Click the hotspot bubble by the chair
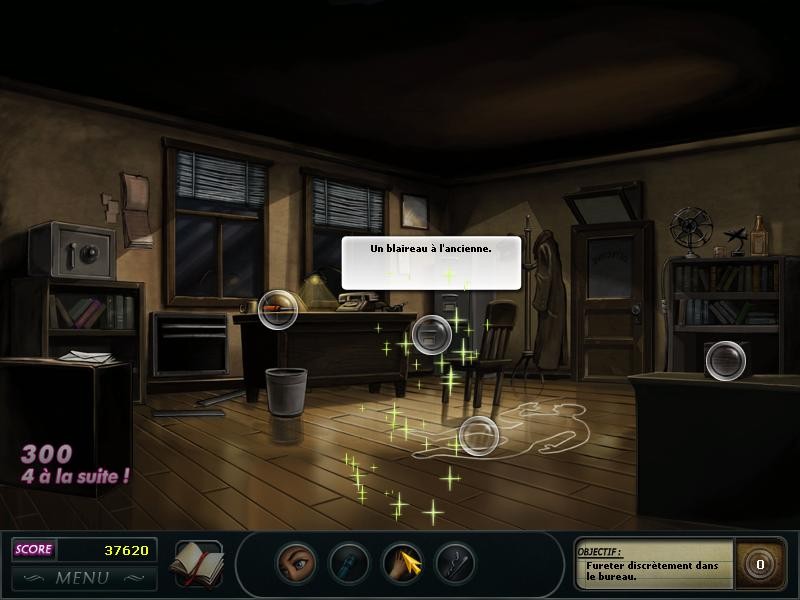This screenshot has height=600, width=800. point(432,334)
